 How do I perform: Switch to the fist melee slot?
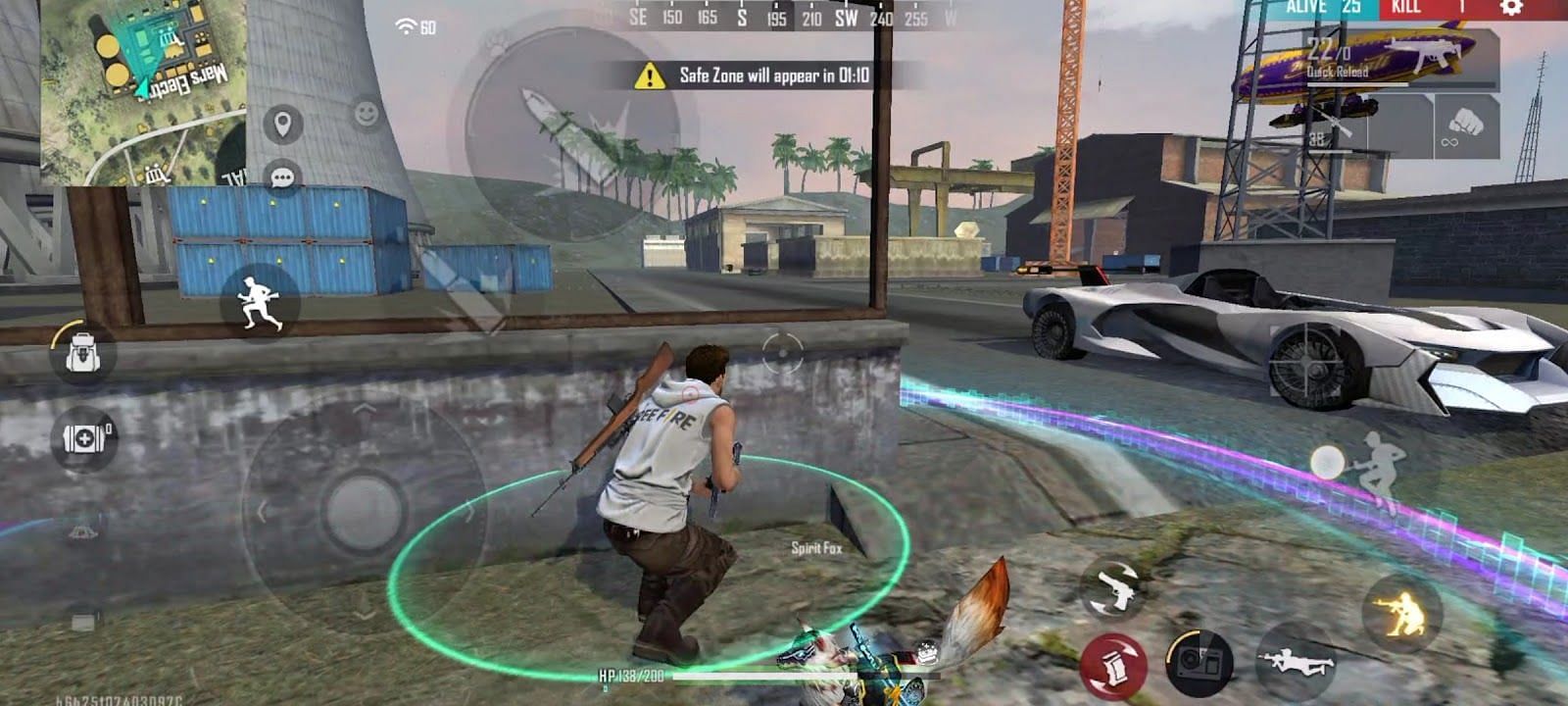(x=1466, y=126)
